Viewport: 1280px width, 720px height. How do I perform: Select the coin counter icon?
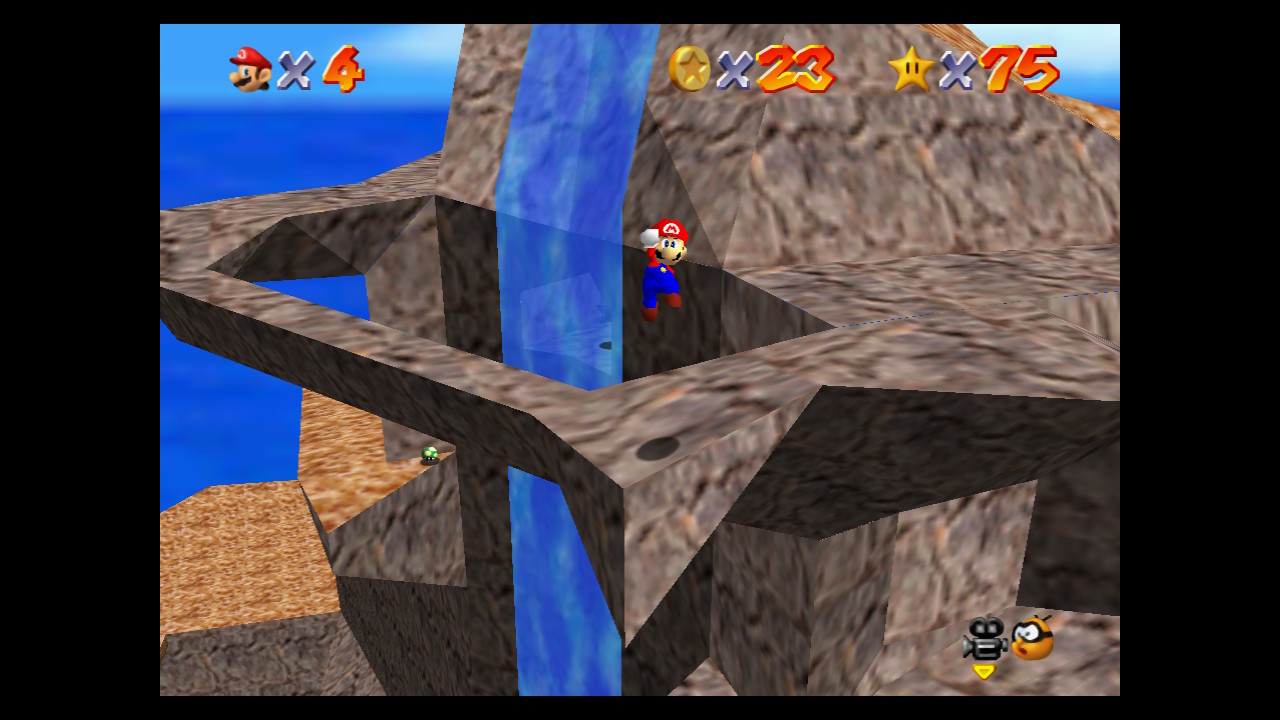pyautogui.click(x=692, y=70)
